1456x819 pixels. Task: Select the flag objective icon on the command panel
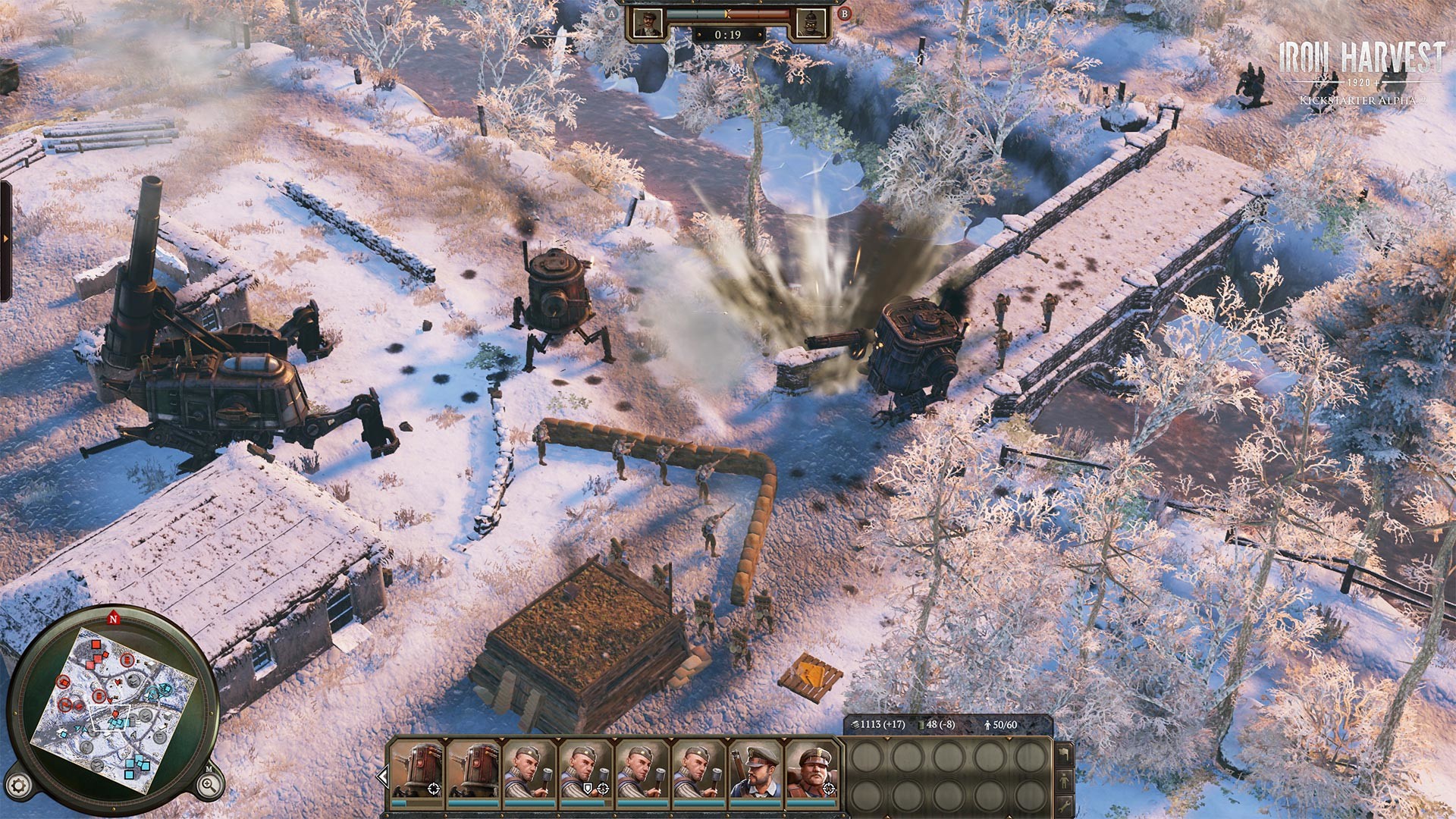[x=1065, y=755]
